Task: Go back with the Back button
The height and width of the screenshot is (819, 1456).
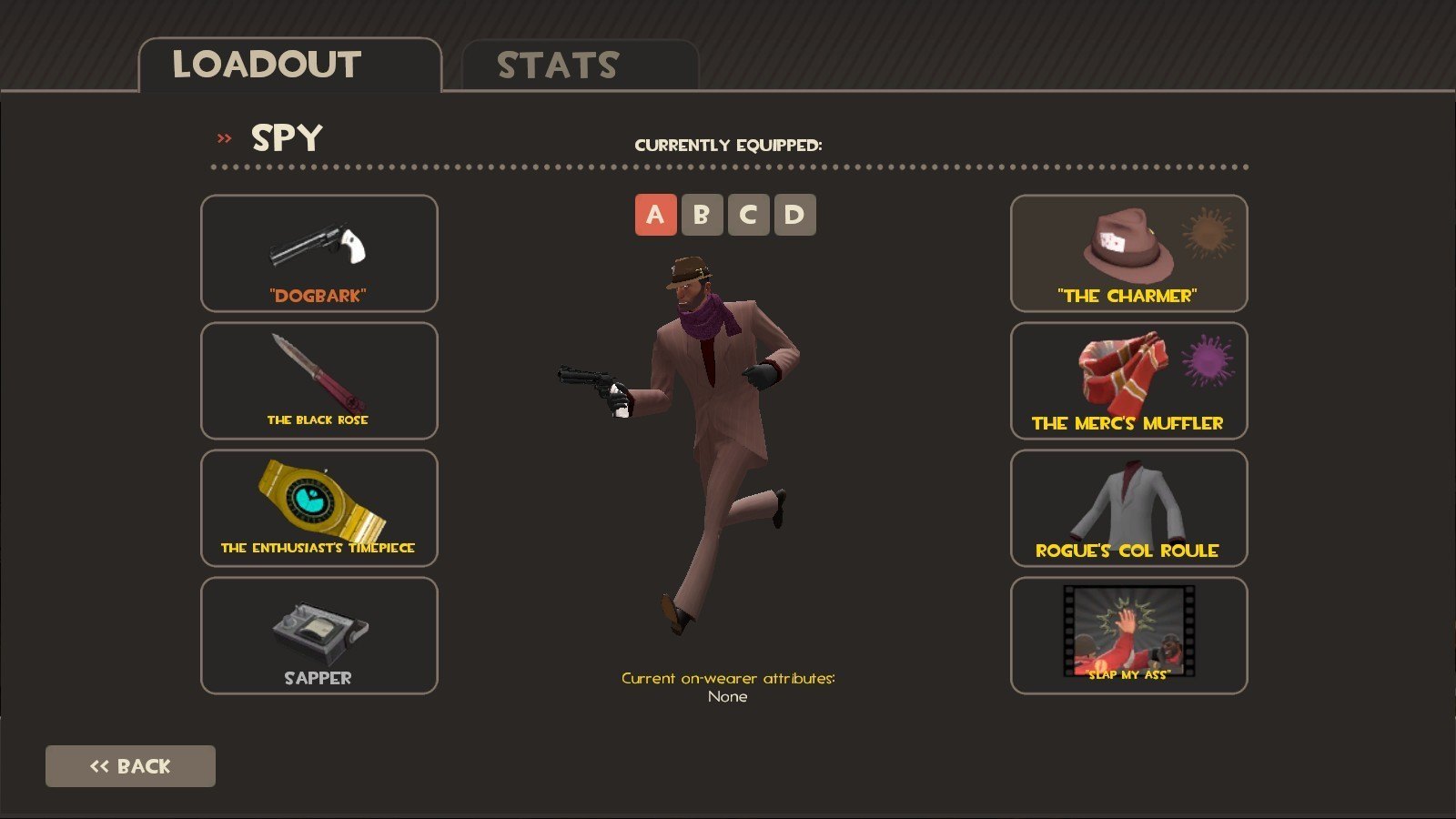Action: (130, 766)
